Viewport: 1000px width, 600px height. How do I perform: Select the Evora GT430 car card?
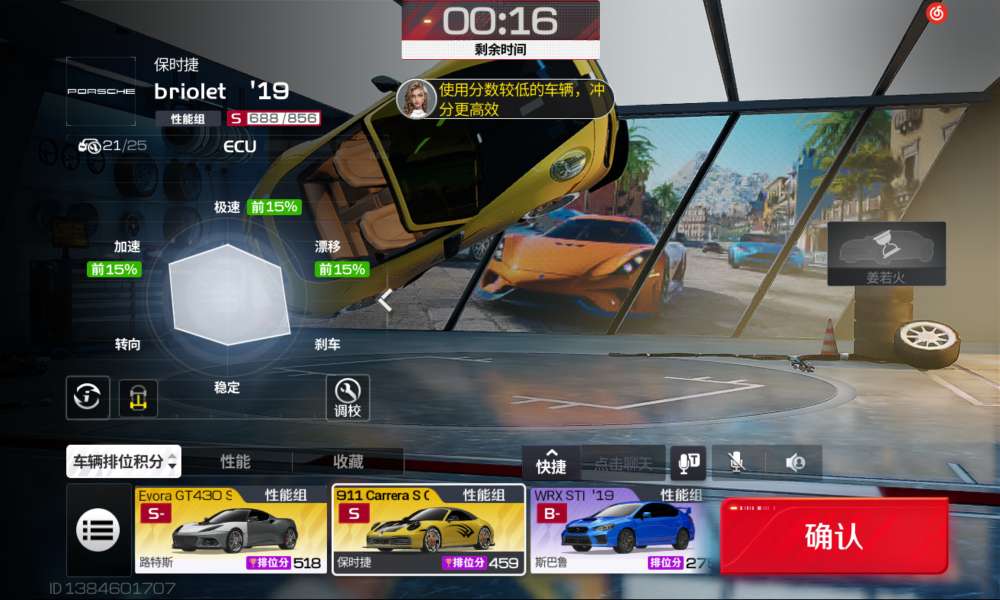click(232, 530)
